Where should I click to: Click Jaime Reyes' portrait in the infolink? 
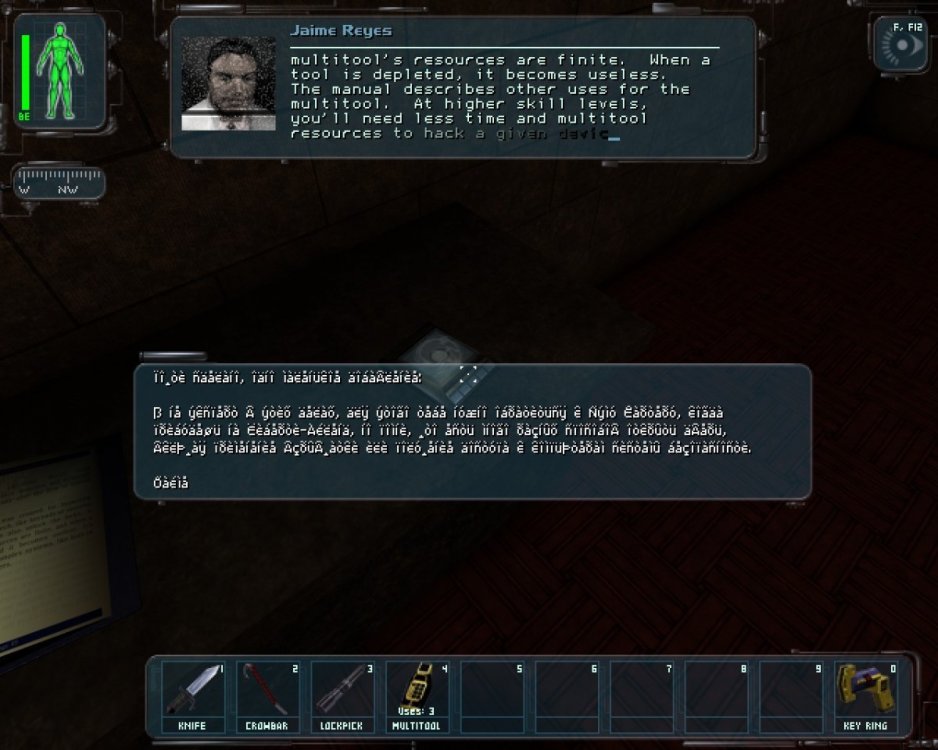[x=228, y=84]
